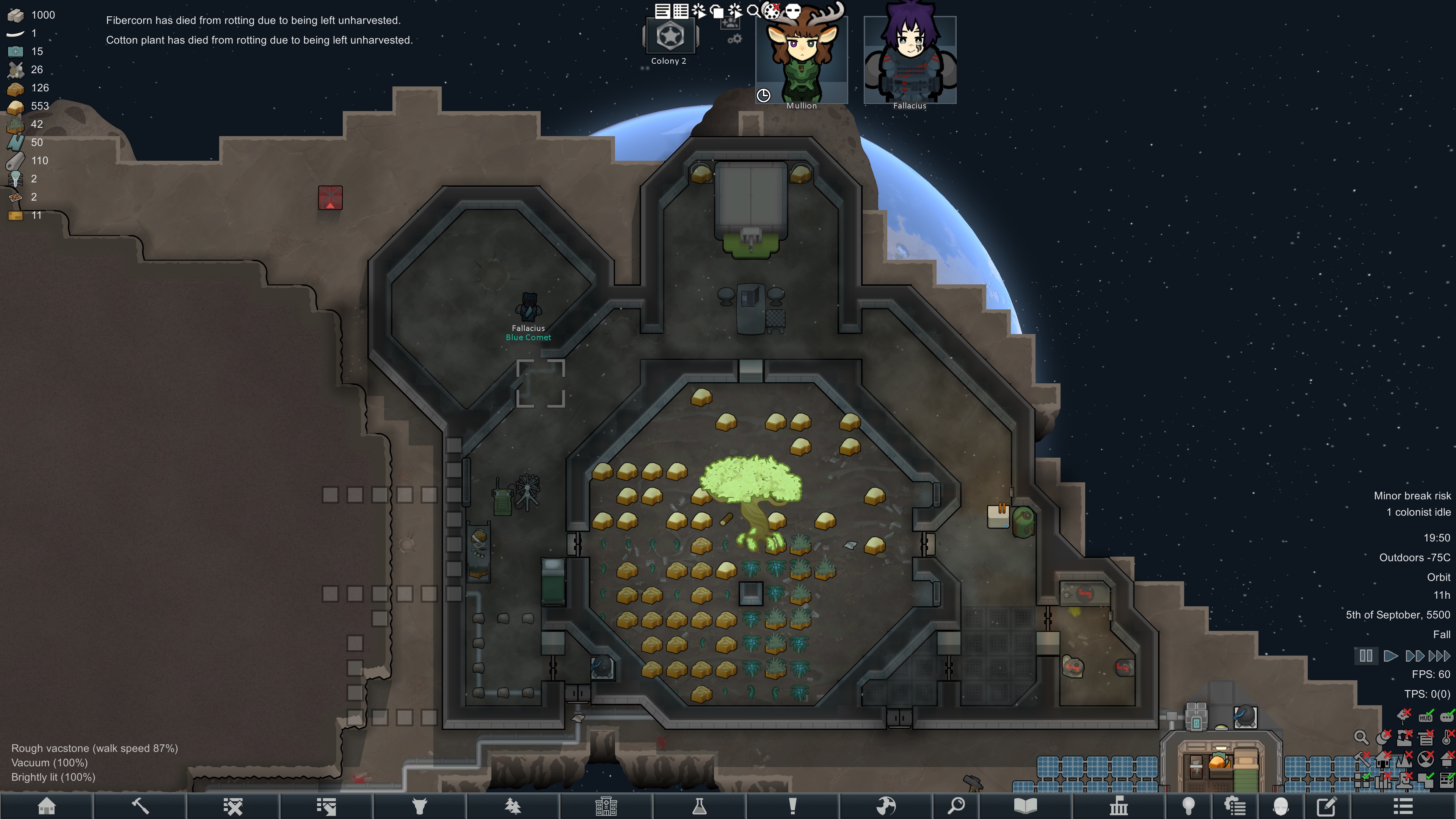Image resolution: width=1456 pixels, height=819 pixels.
Task: Set game to triple fast-forward speed
Action: (1439, 656)
